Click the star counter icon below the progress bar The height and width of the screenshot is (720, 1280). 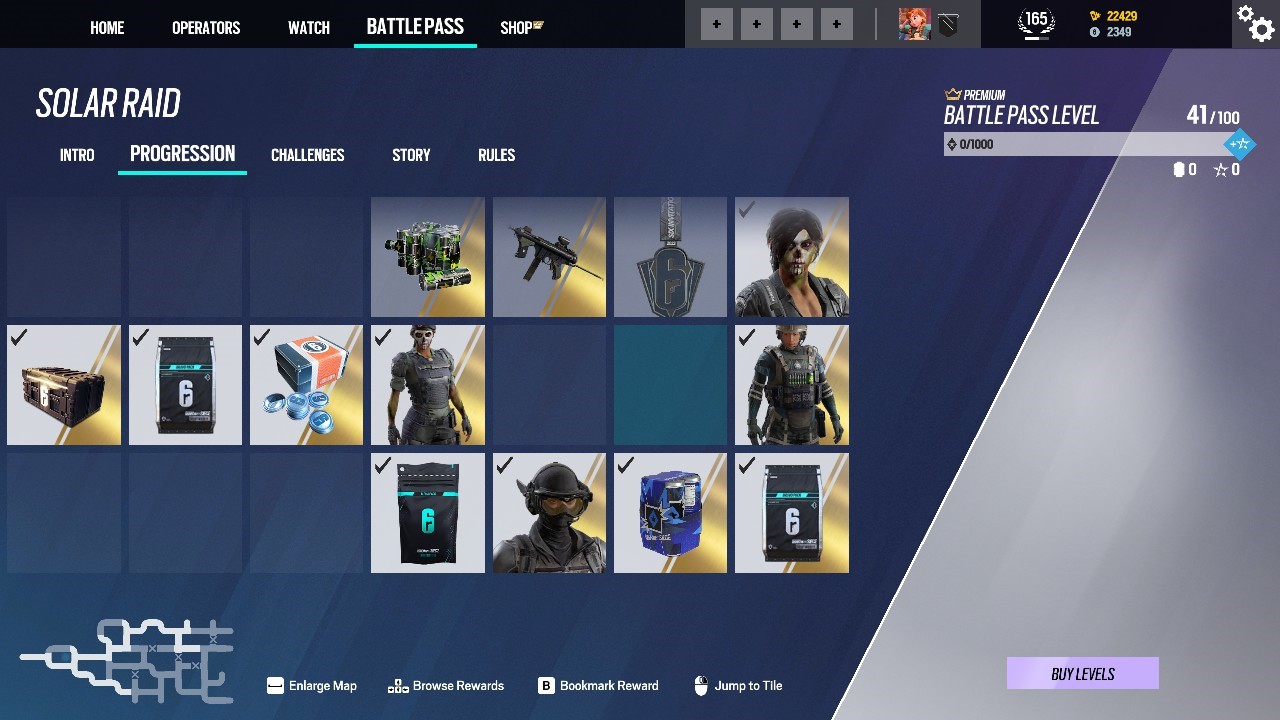1220,169
